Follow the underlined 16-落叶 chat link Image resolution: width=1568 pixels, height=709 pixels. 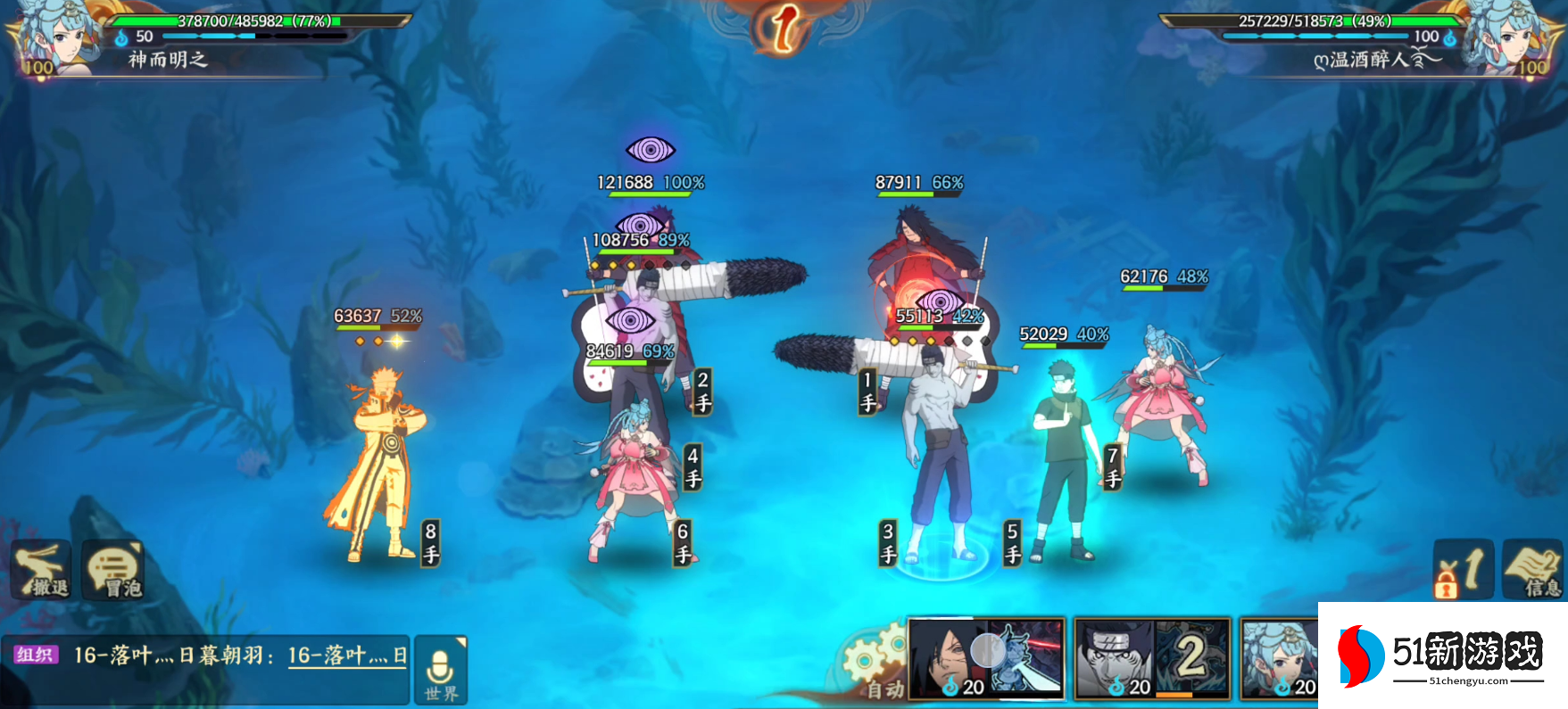[x=346, y=656]
